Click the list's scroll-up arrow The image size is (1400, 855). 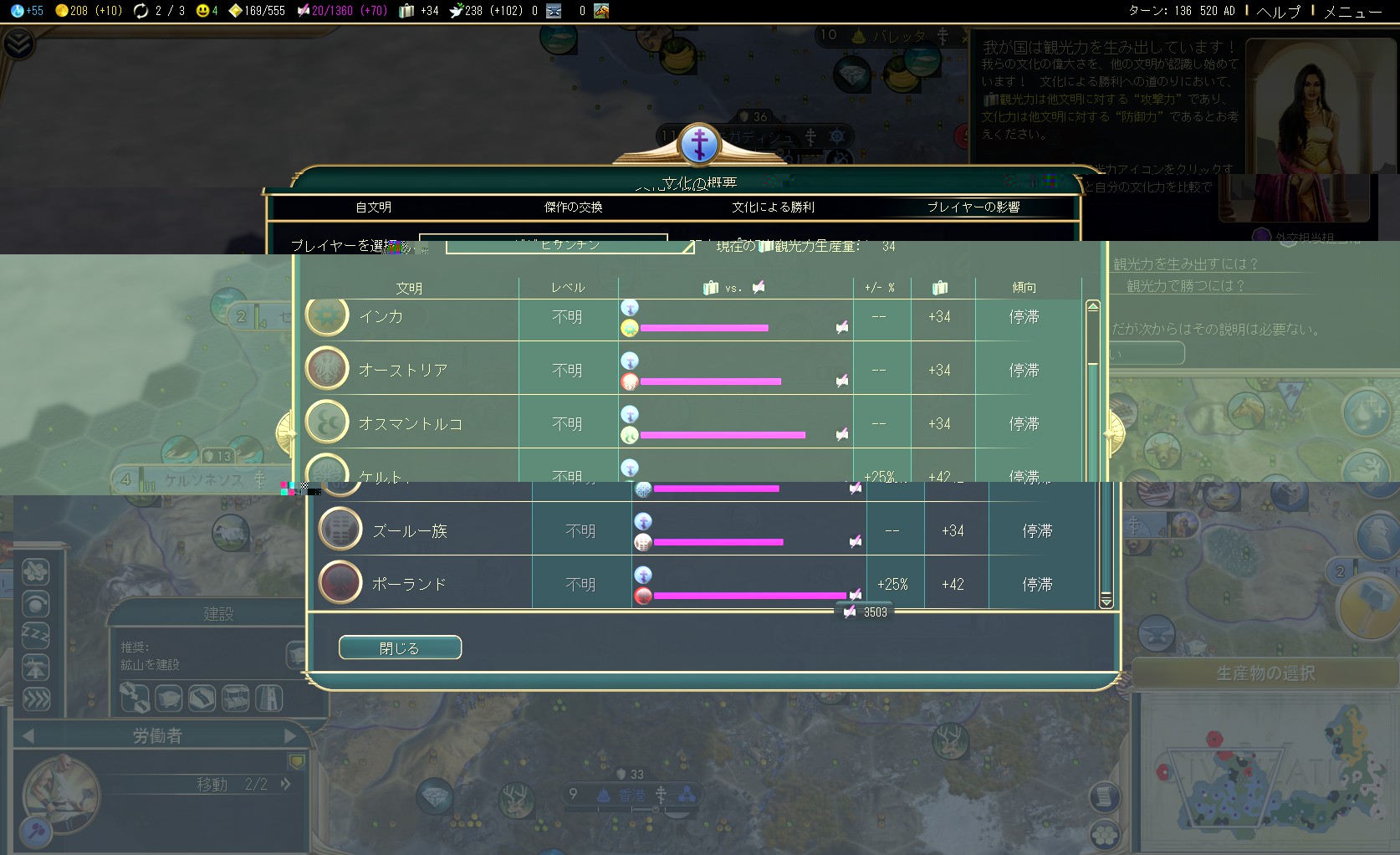click(x=1092, y=306)
